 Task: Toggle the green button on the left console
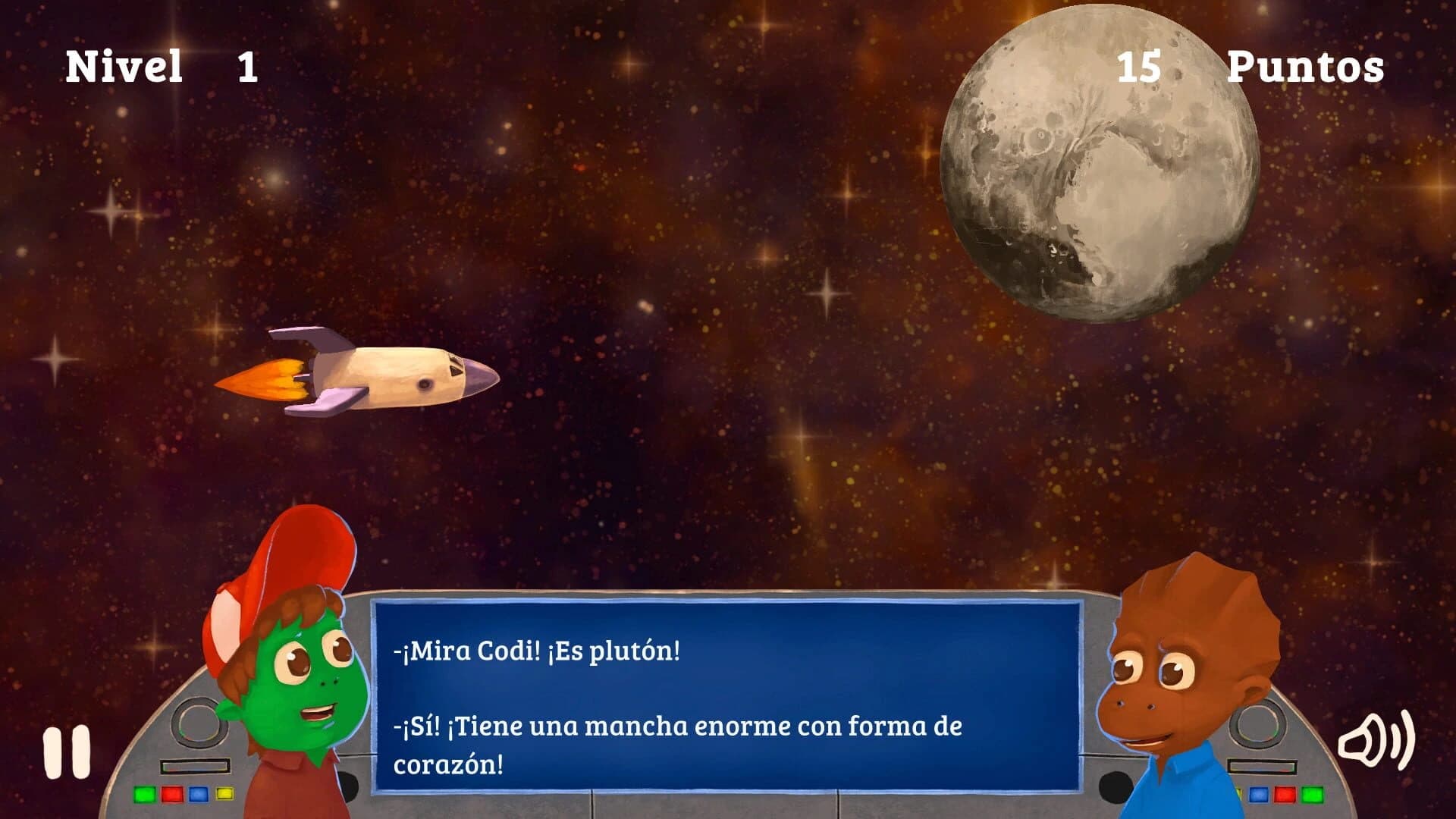pyautogui.click(x=144, y=794)
